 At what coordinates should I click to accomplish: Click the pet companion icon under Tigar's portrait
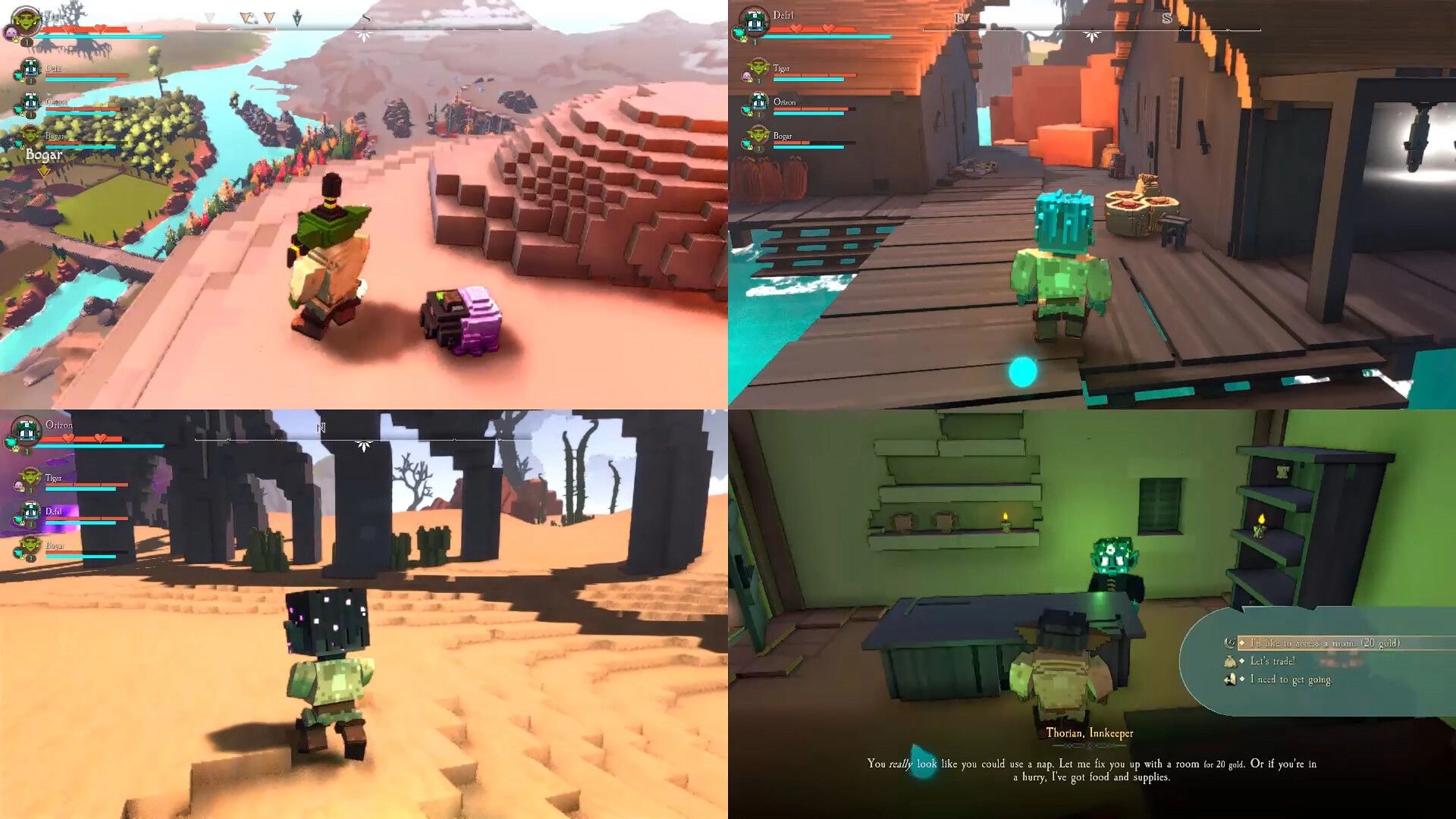11,32
